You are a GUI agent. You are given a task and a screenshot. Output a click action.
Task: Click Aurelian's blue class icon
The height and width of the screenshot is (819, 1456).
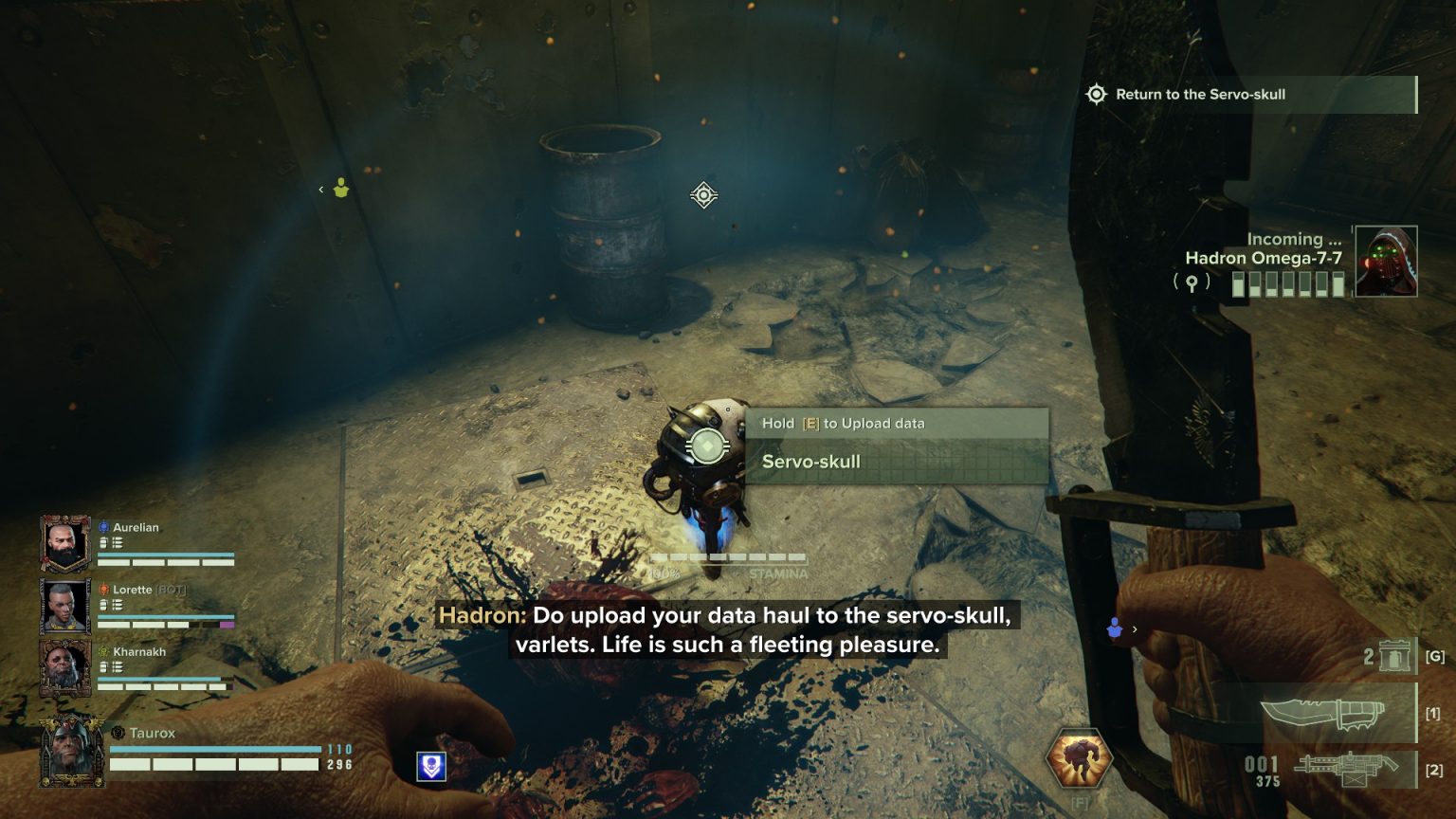[x=104, y=527]
